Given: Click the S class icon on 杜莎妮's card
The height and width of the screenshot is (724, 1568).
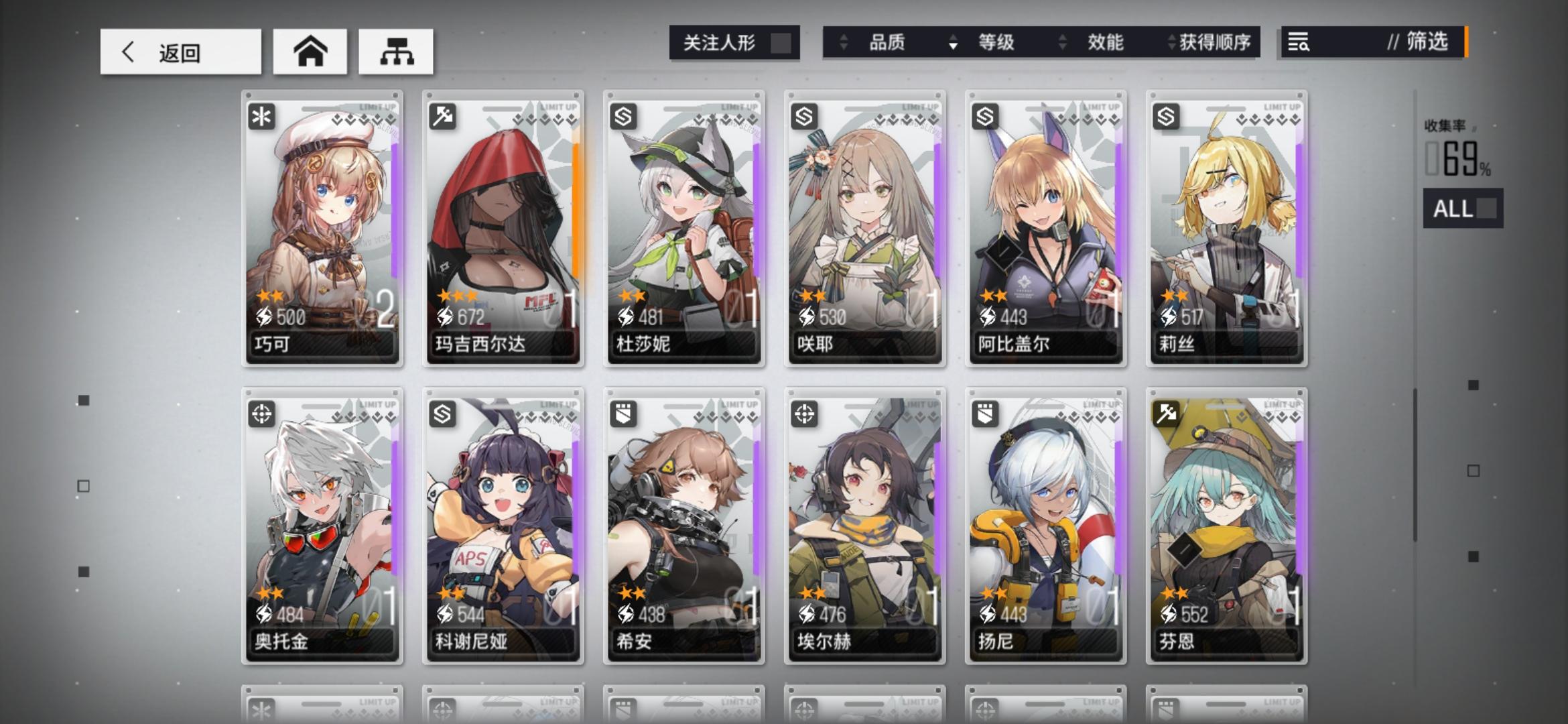Looking at the screenshot, I should (625, 117).
